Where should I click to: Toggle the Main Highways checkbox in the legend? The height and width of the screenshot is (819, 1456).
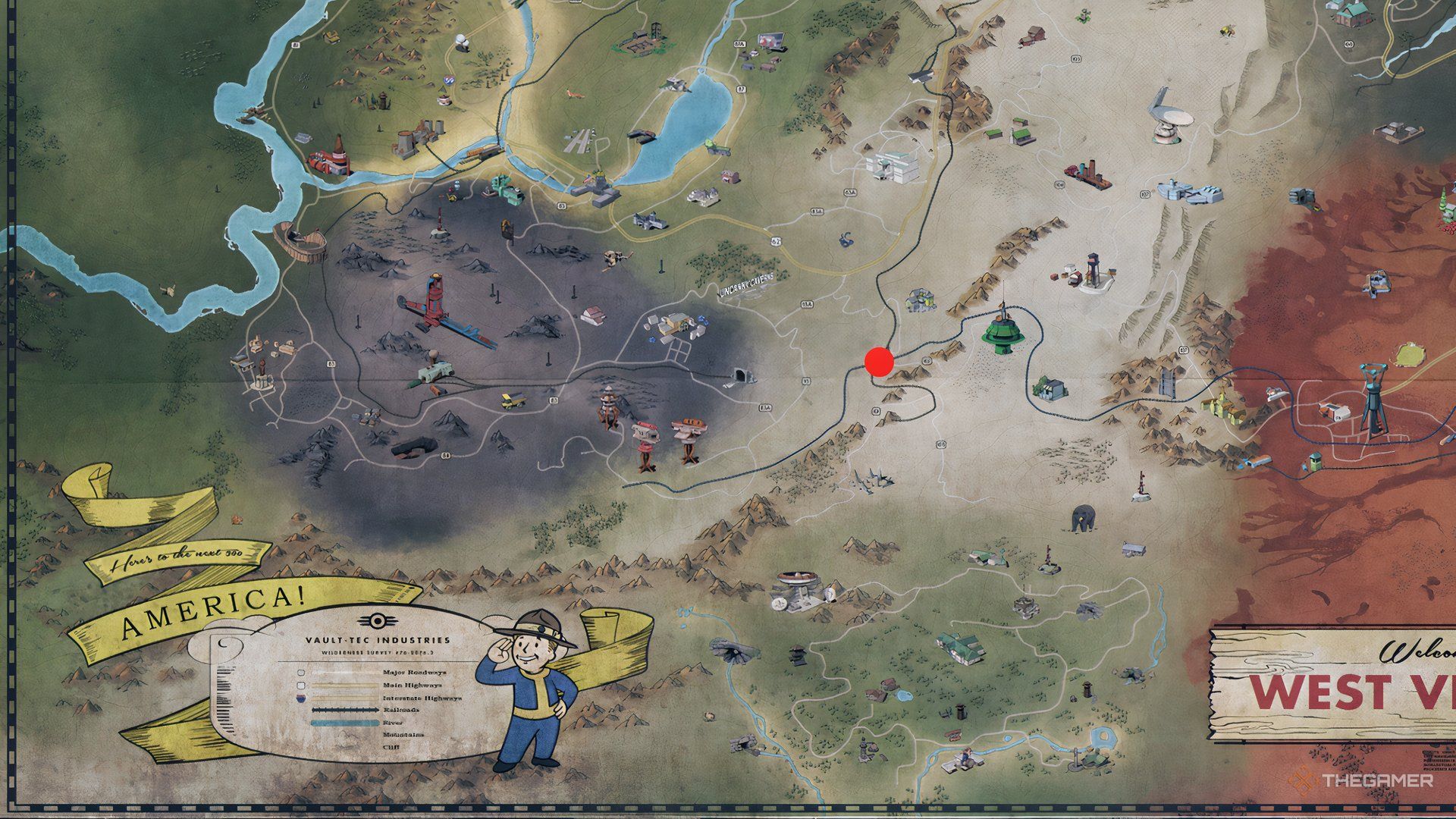coord(300,686)
